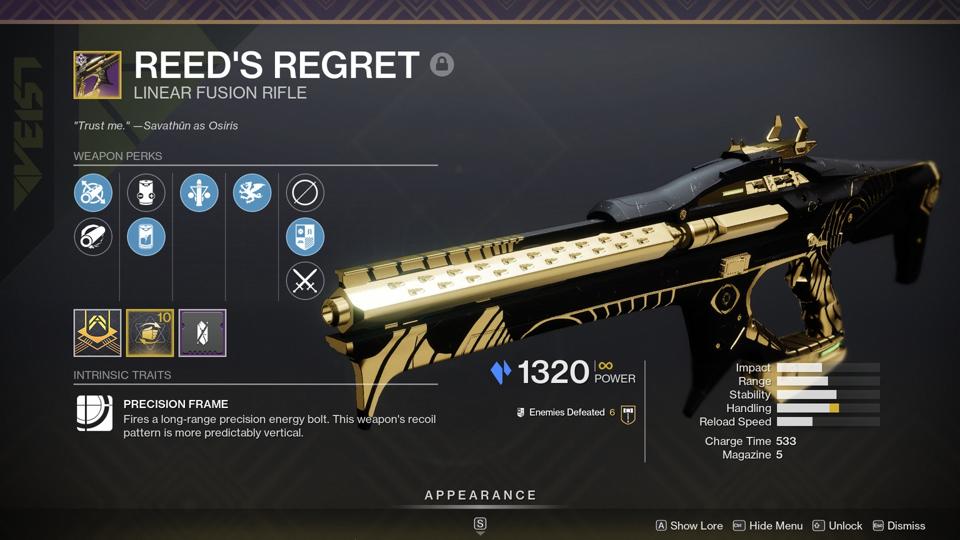Inspect the bullet-with-wings trait perk
Screen dimensions: 960x540
pyautogui.click(x=199, y=193)
